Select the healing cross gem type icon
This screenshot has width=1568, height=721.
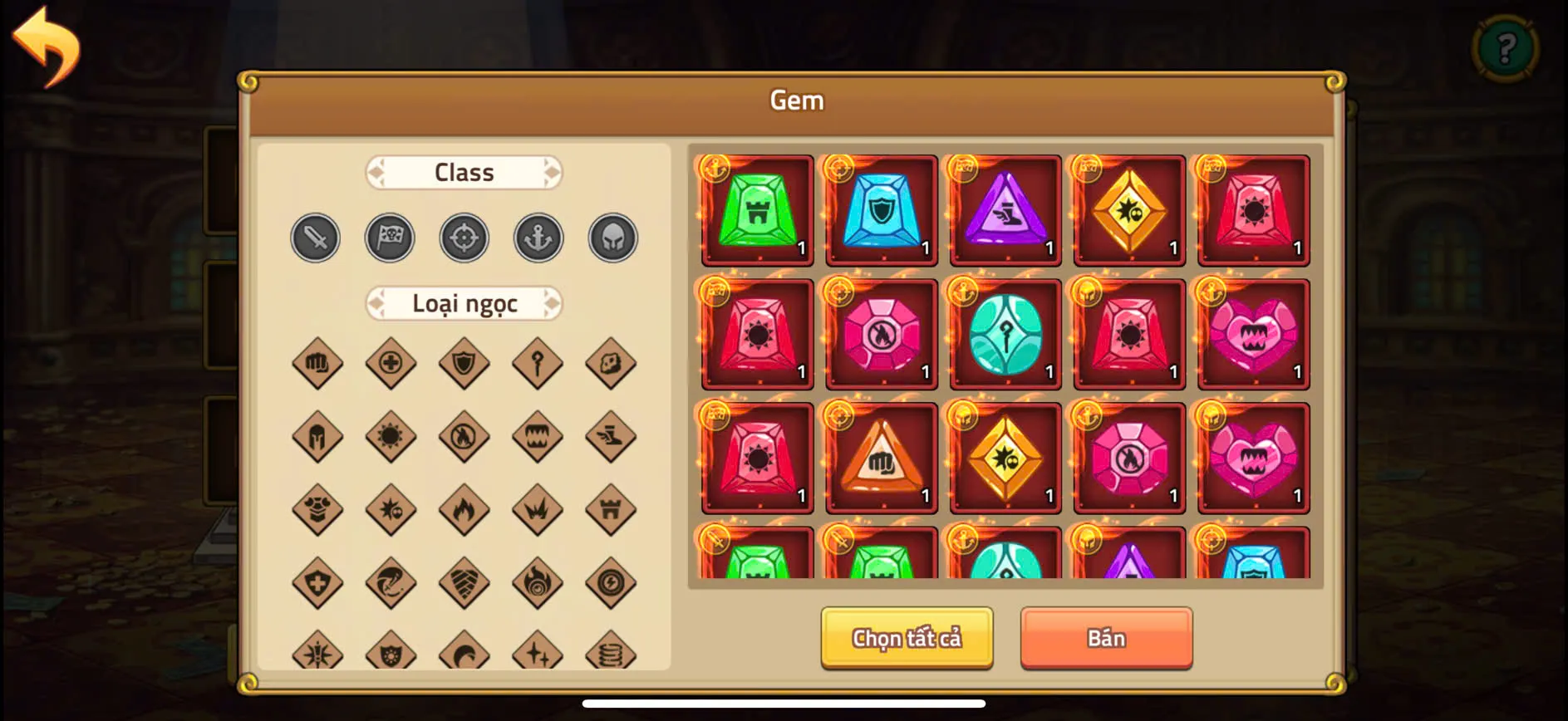click(391, 364)
